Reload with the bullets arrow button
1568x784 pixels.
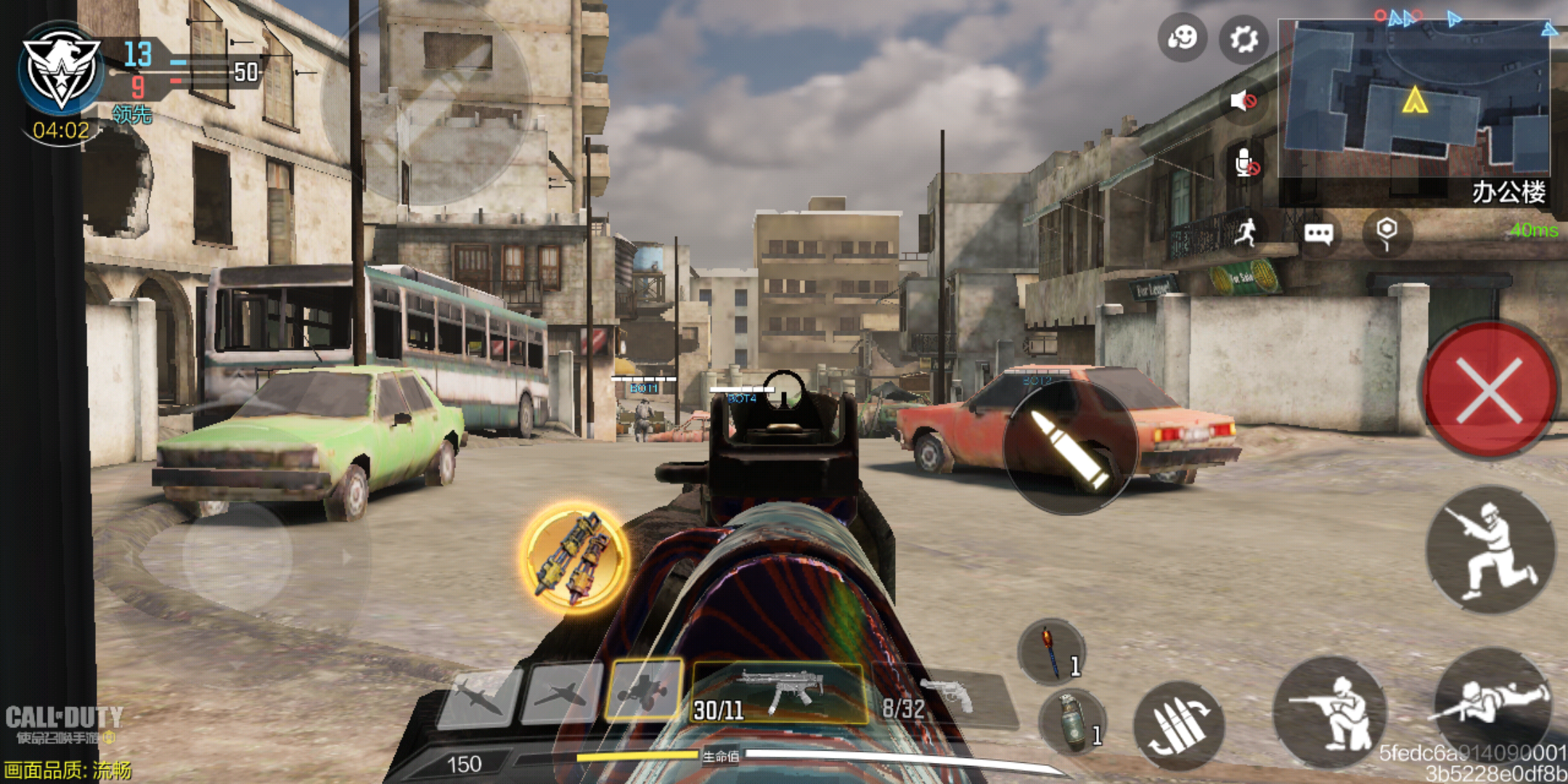click(1179, 724)
